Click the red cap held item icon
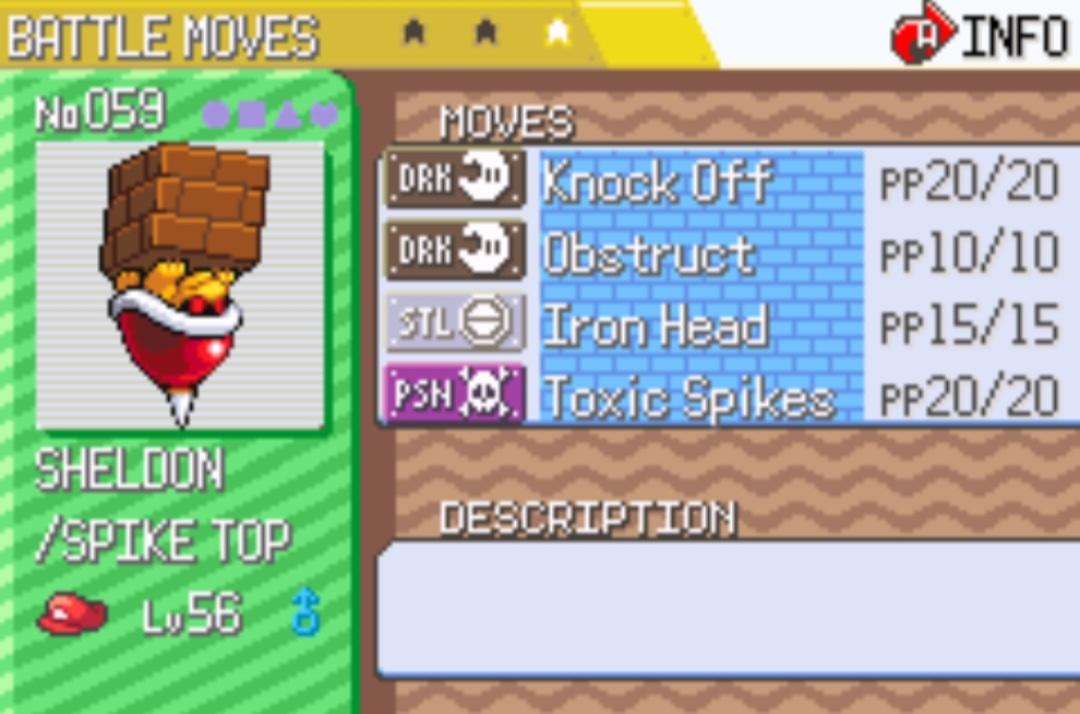 tap(72, 615)
